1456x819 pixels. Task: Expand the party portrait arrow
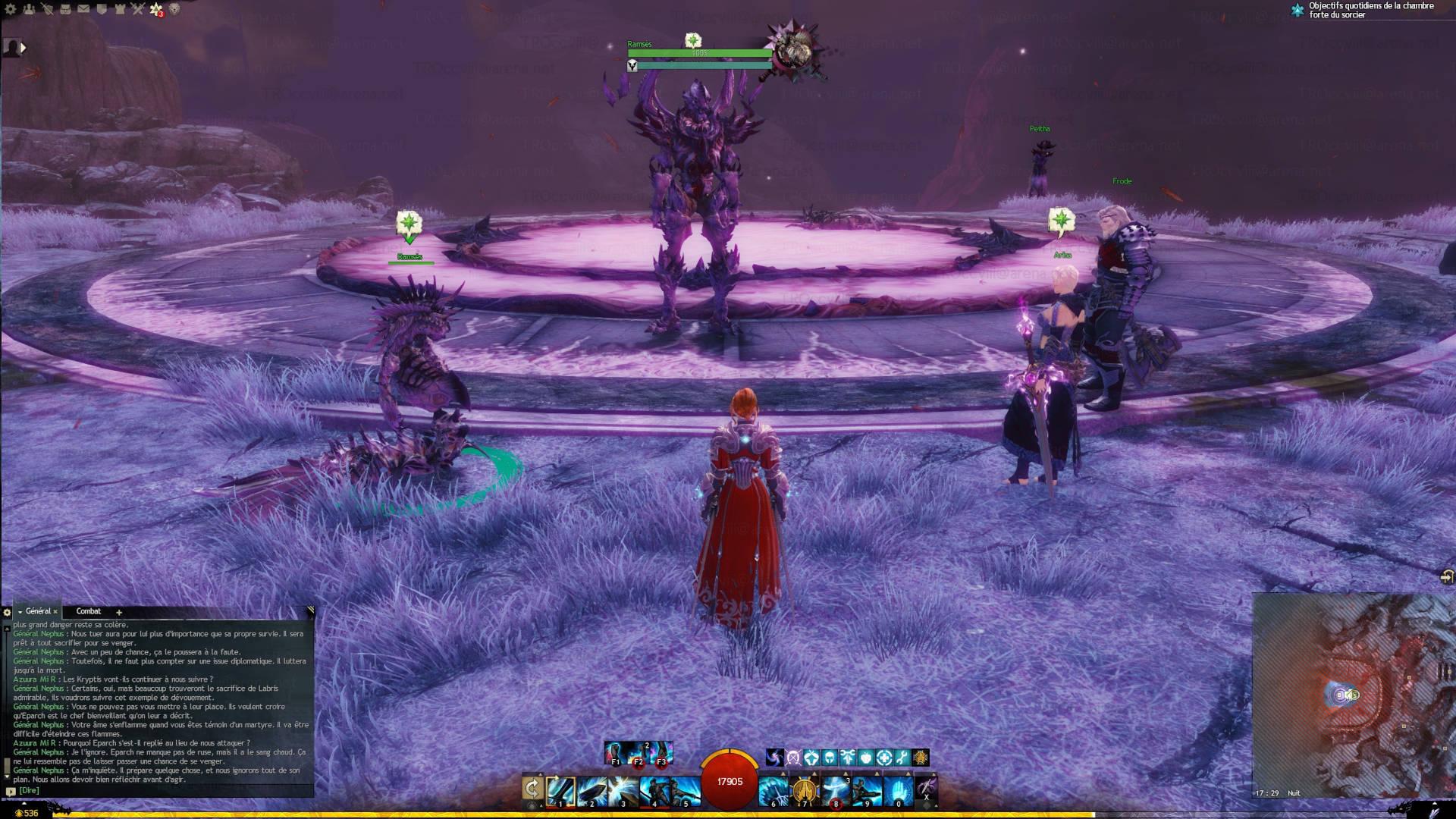[x=23, y=48]
